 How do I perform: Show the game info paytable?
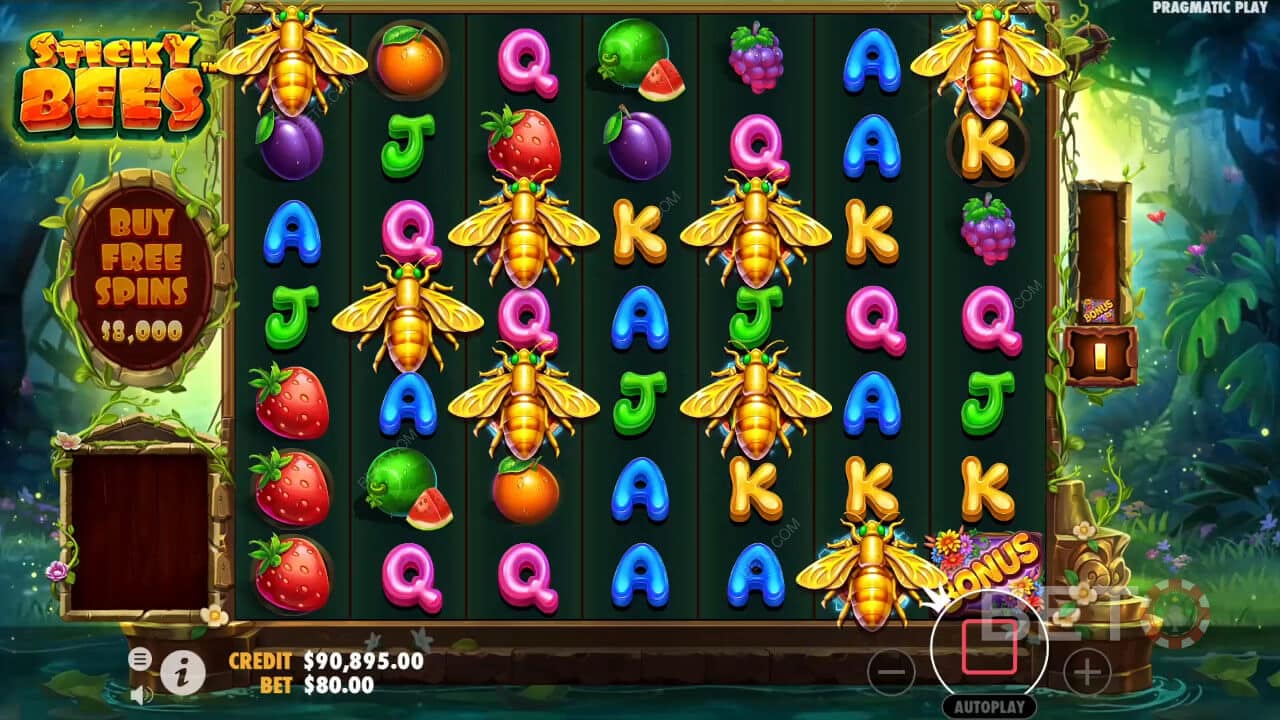point(183,675)
